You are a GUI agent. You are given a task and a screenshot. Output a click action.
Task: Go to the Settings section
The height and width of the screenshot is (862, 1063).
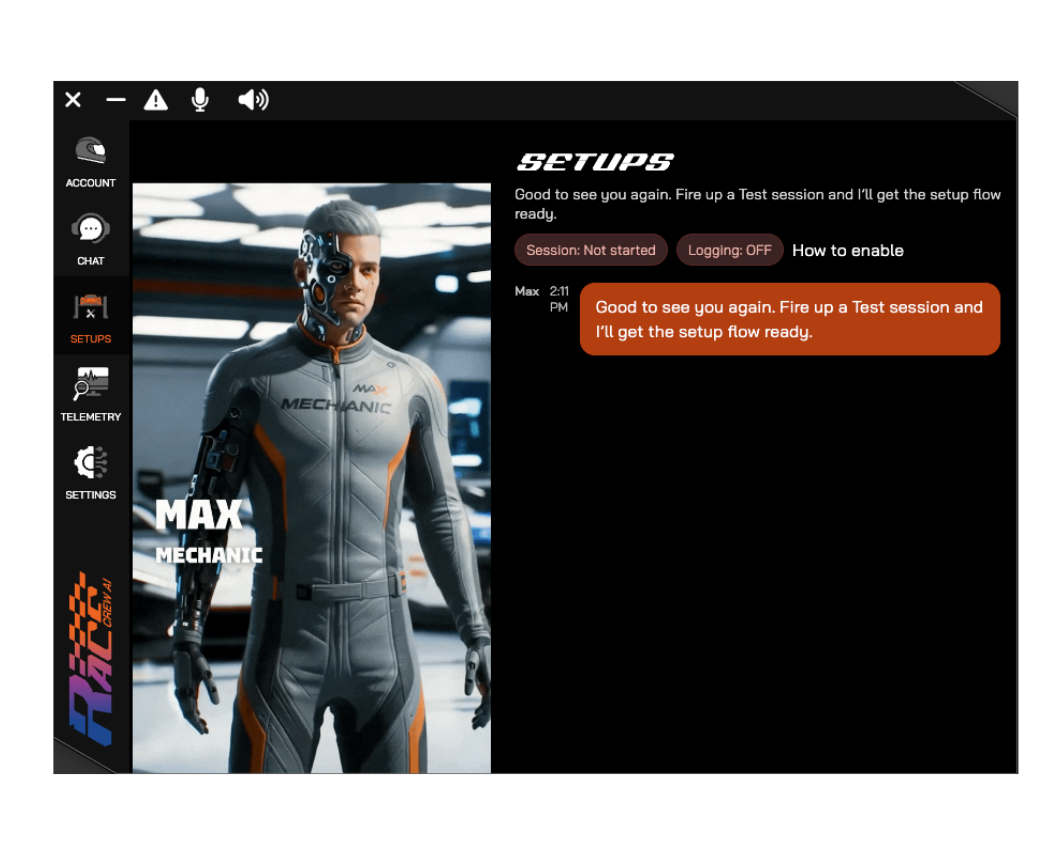tap(91, 473)
